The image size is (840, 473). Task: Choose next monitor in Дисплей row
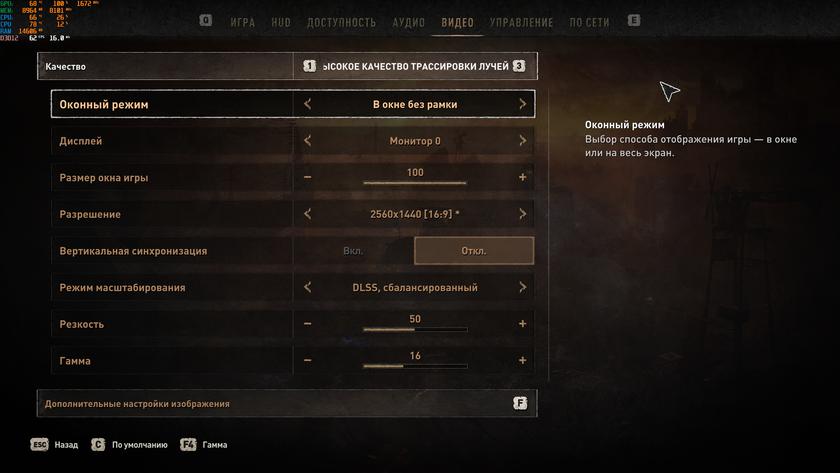522,141
